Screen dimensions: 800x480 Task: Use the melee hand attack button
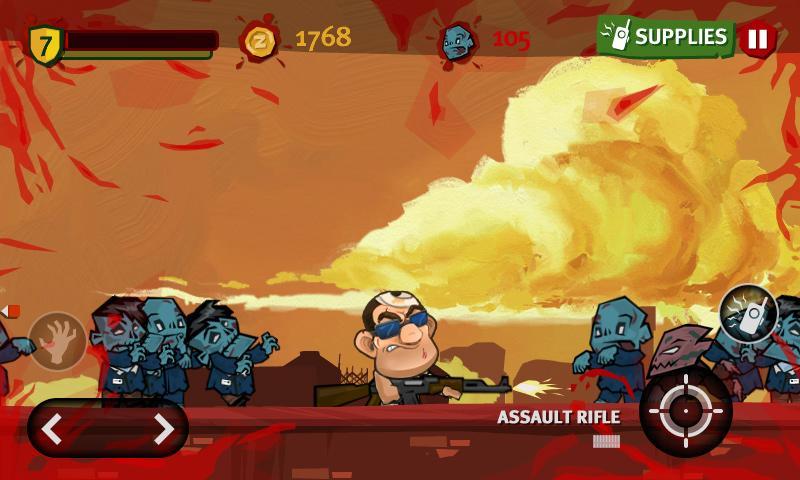click(x=57, y=341)
